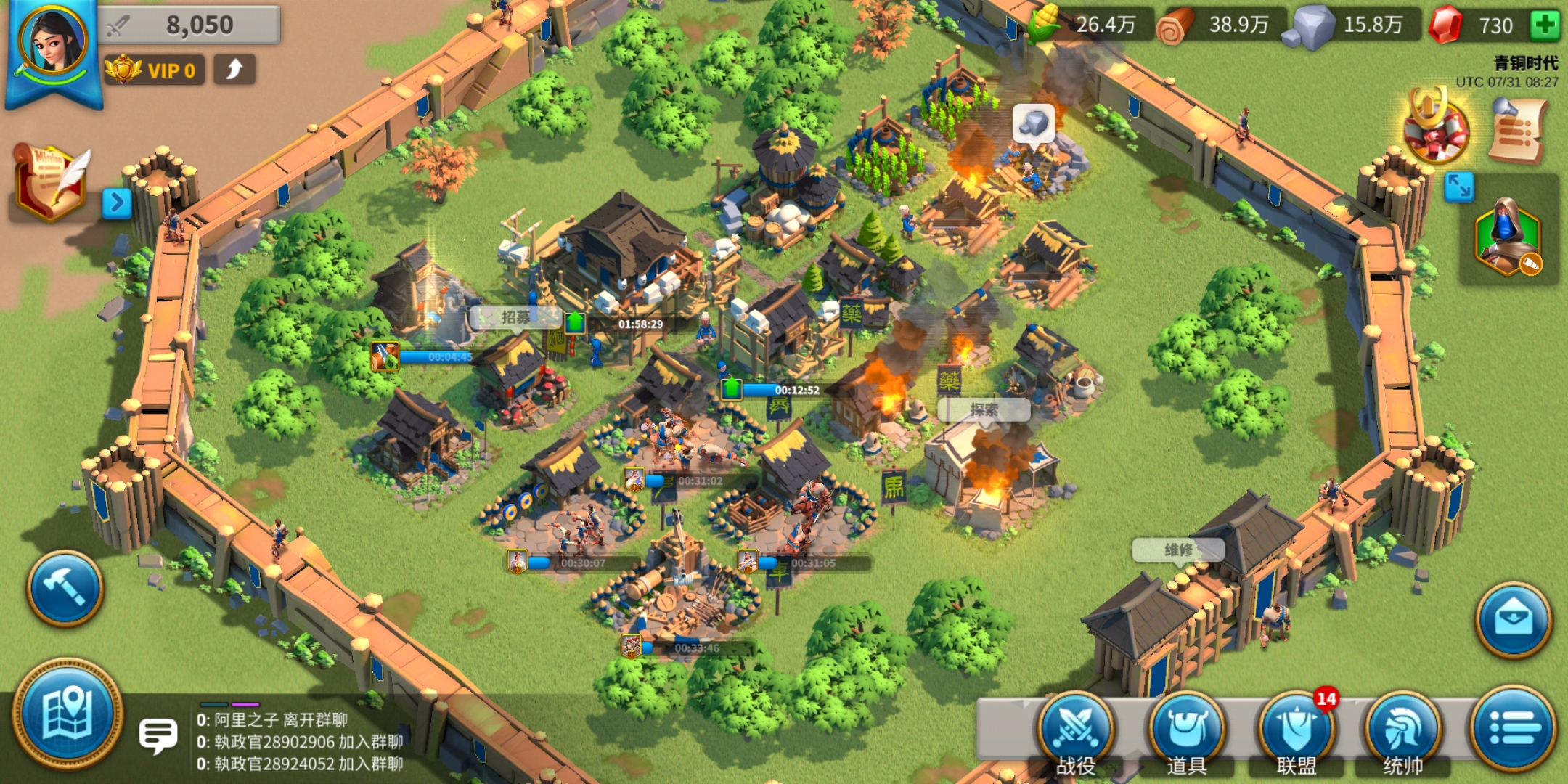Collapse the side panel with blue arrows
Viewport: 1568px width, 784px height.
[1458, 187]
